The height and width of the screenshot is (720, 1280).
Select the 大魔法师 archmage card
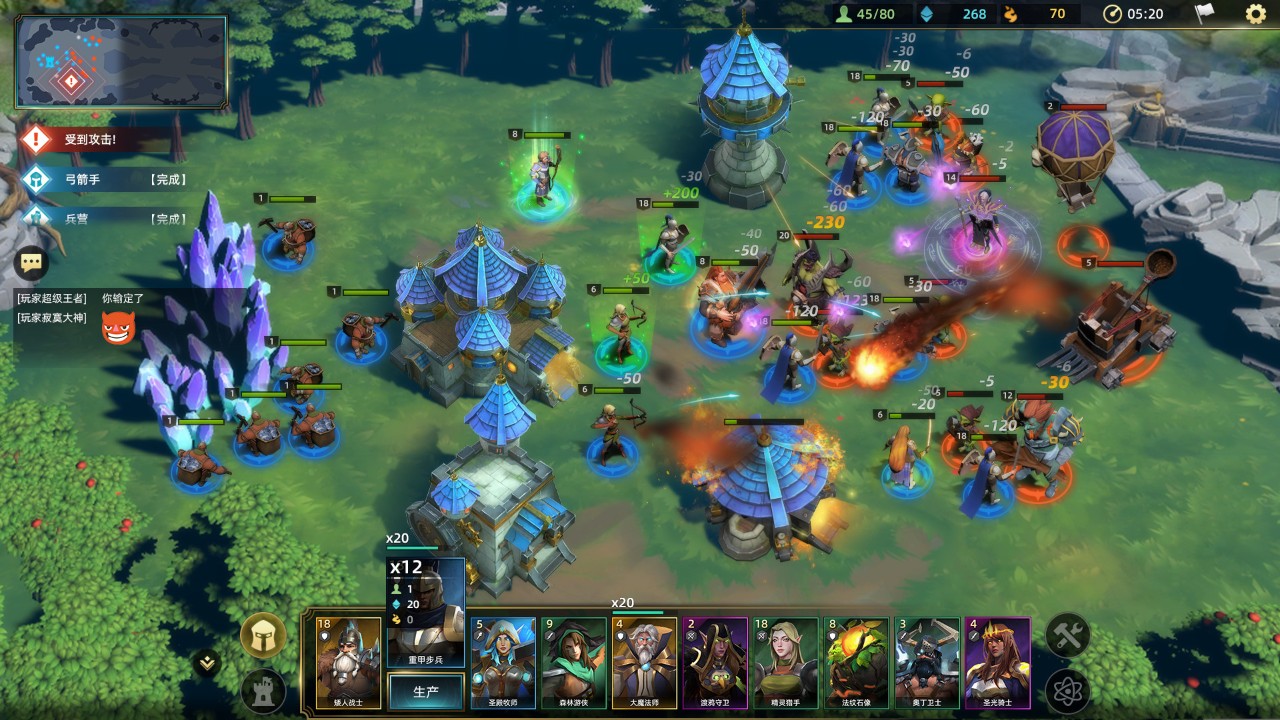coord(645,663)
